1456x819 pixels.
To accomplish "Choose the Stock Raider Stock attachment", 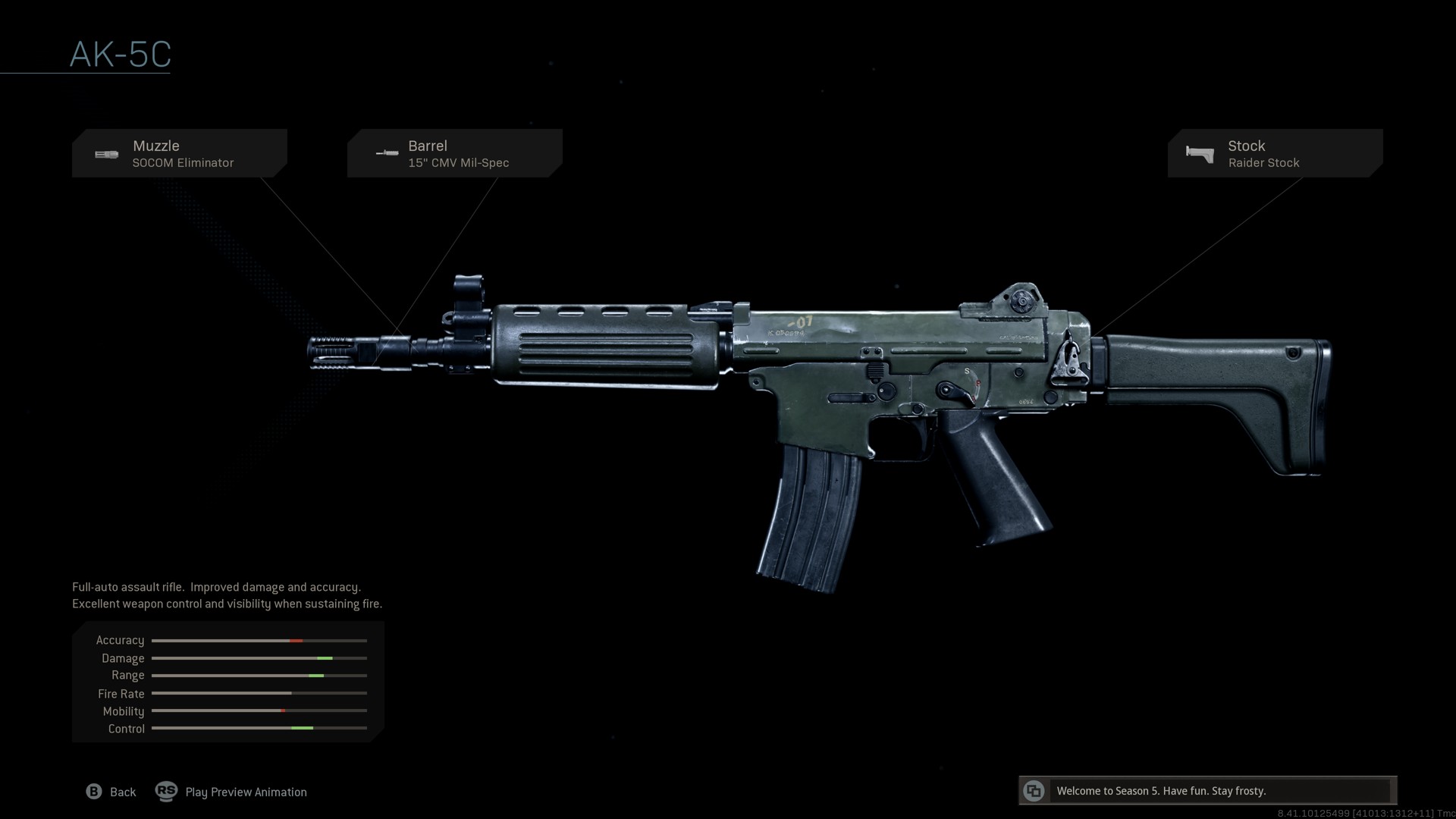I will tap(1275, 153).
